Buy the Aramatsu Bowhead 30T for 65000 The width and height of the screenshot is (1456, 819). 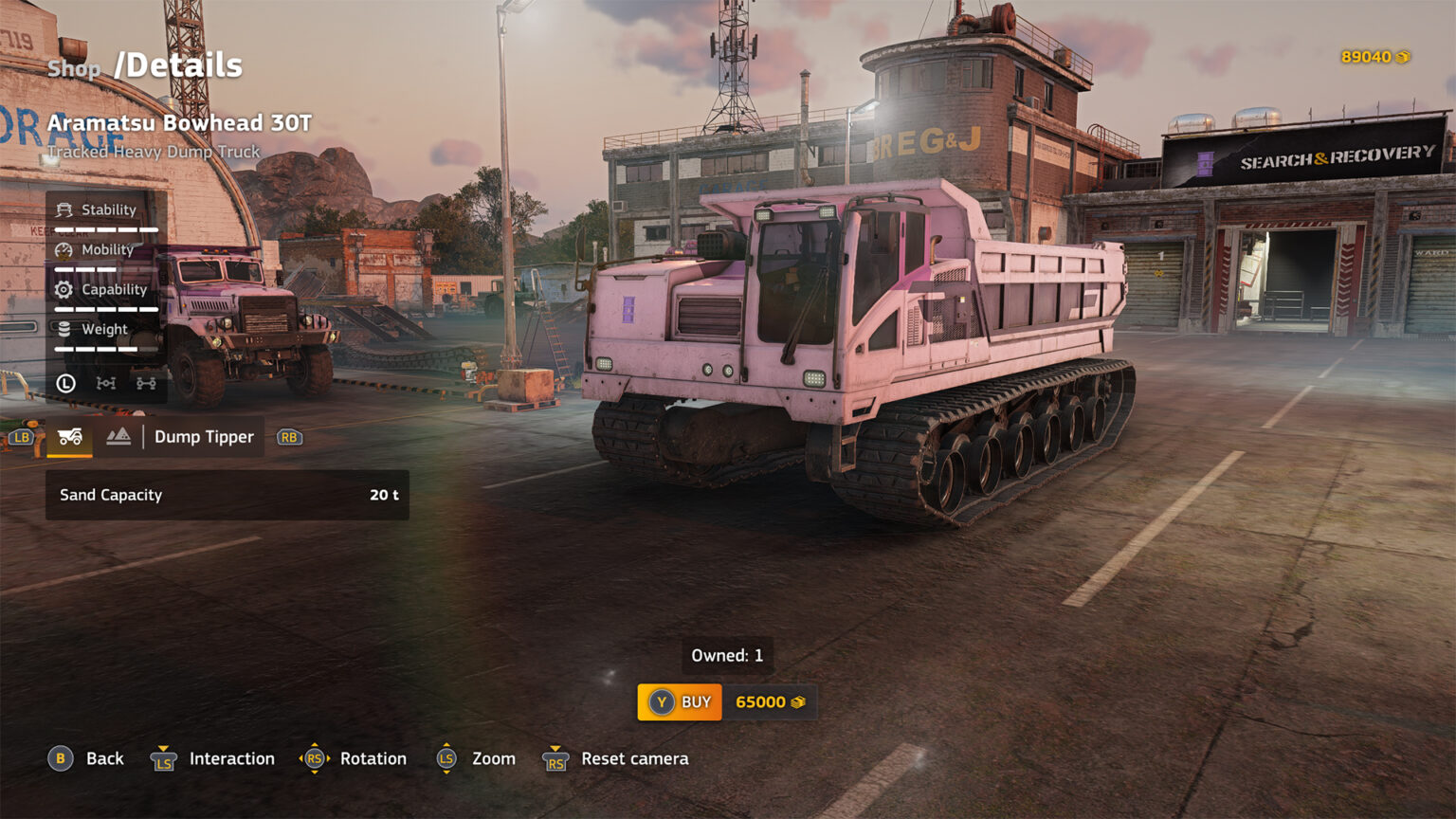(x=680, y=702)
